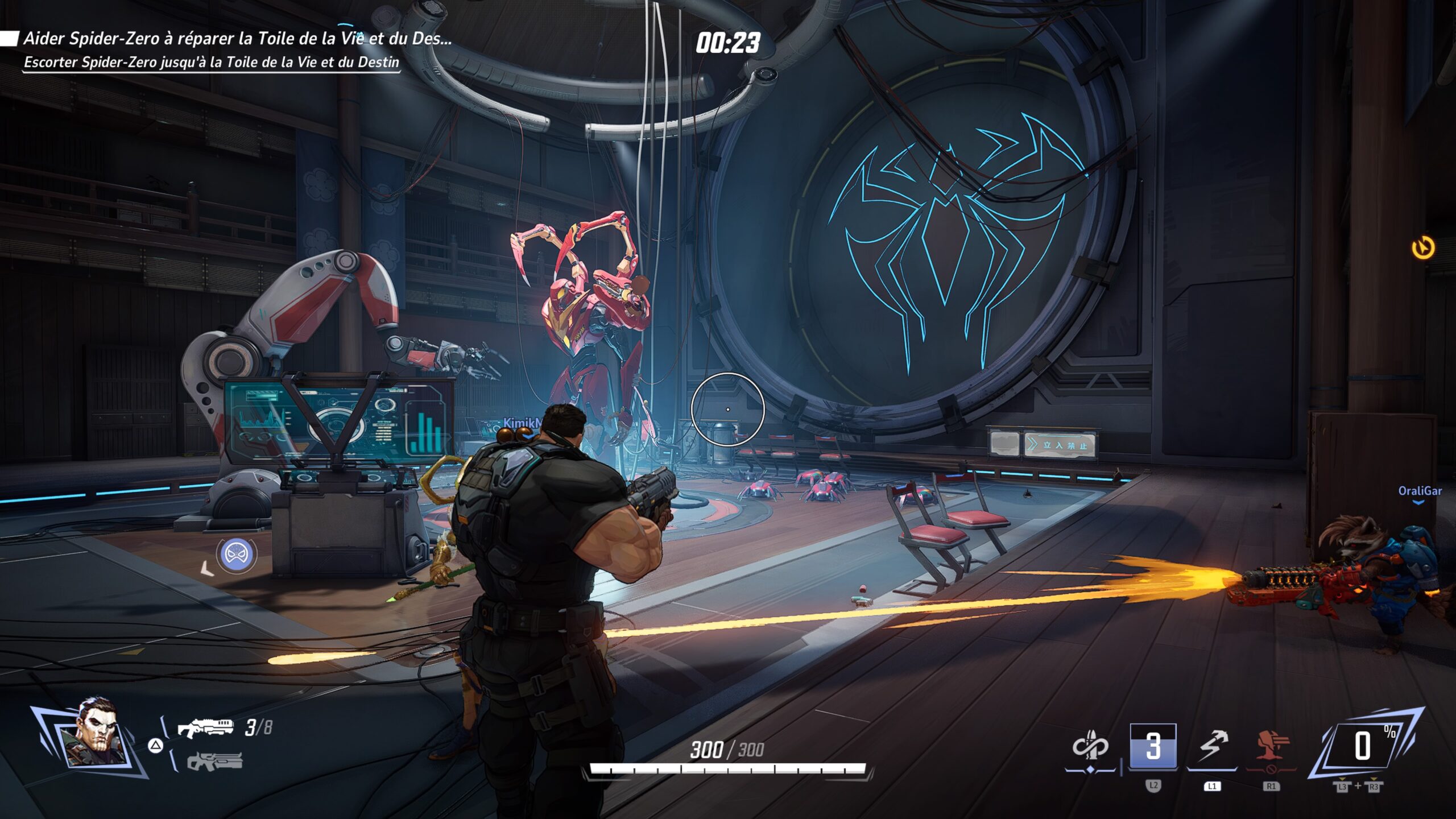The width and height of the screenshot is (1456, 819).
Task: Click the ultimate charge percentage gauge
Action: (1364, 746)
